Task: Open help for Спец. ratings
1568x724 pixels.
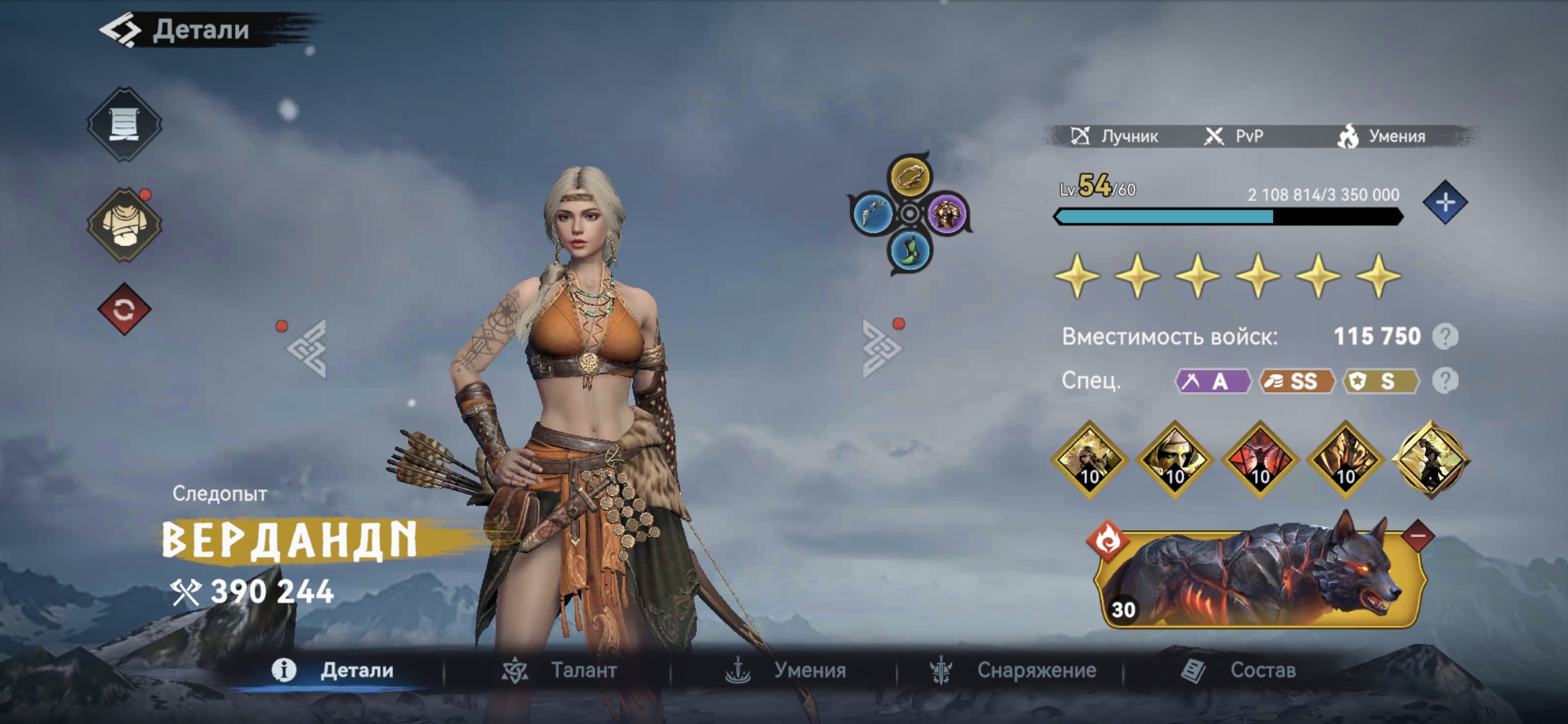Action: pos(1445,381)
